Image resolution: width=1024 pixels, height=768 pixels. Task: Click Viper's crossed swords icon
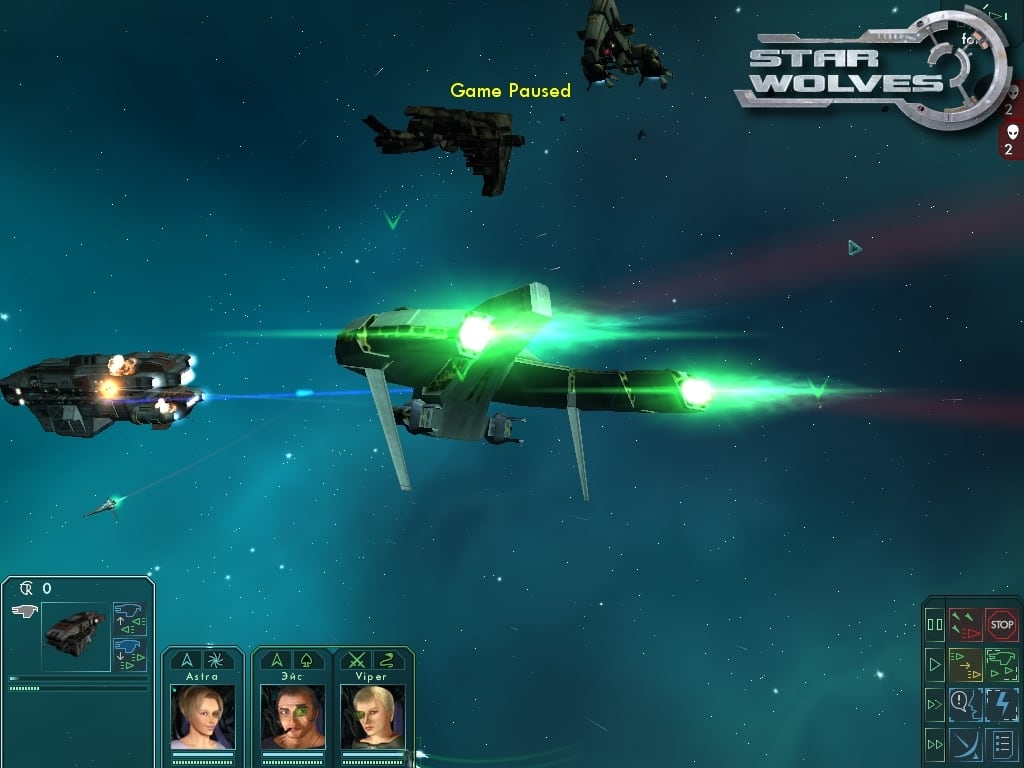355,660
